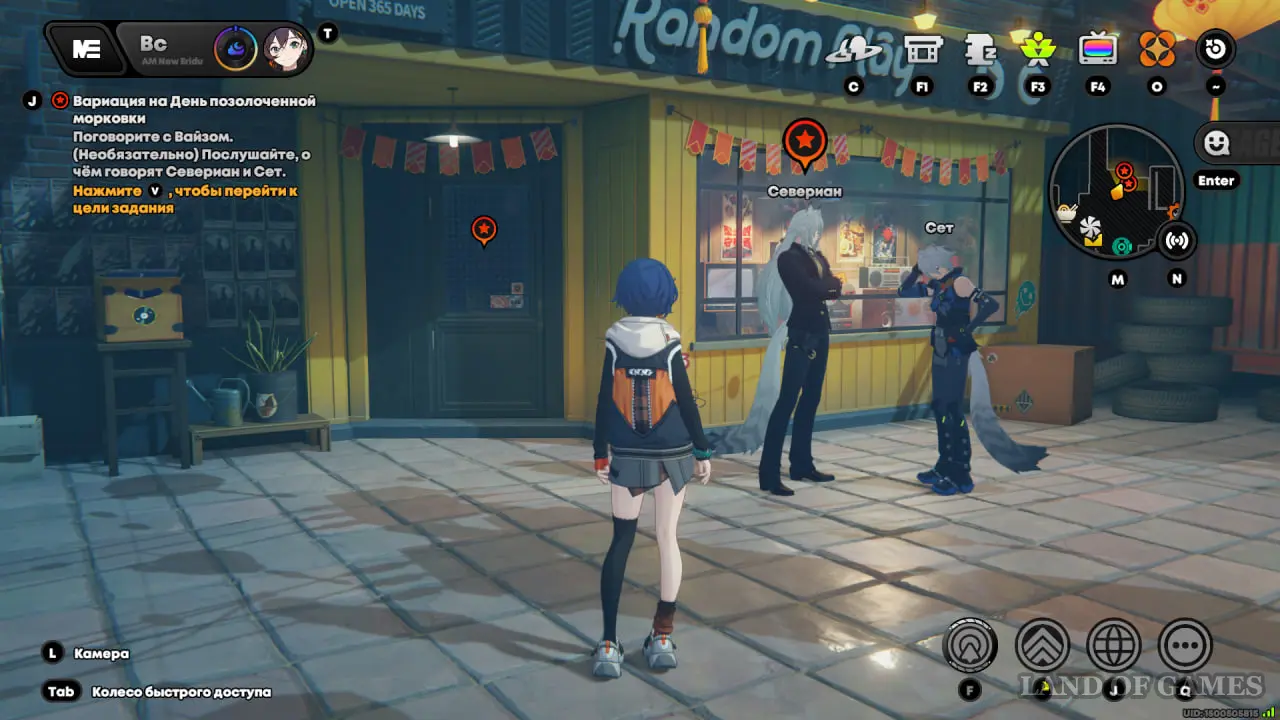Open the player avatar portrait
The image size is (1280, 720).
285,48
